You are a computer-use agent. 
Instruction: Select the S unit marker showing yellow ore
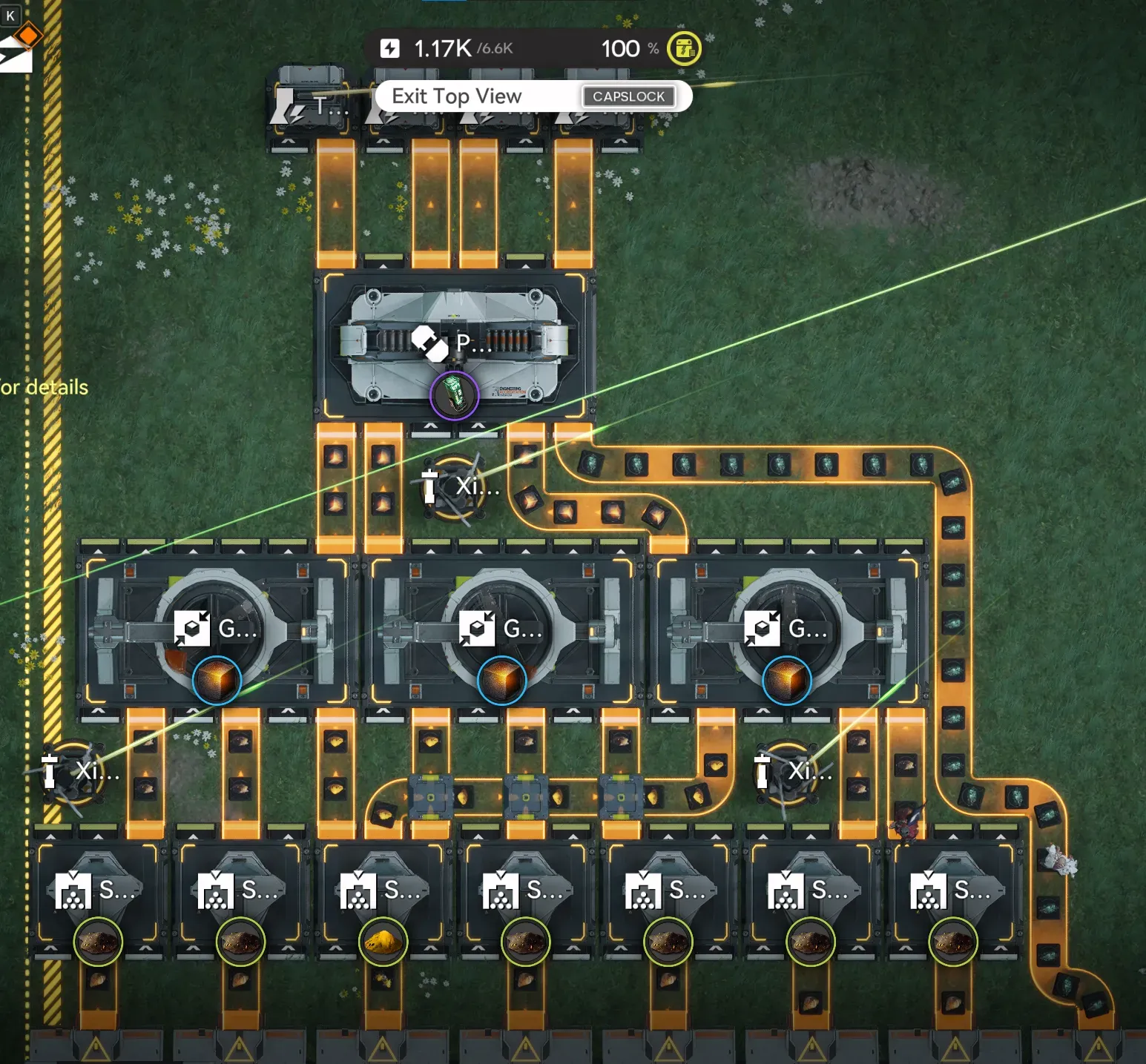(x=382, y=942)
